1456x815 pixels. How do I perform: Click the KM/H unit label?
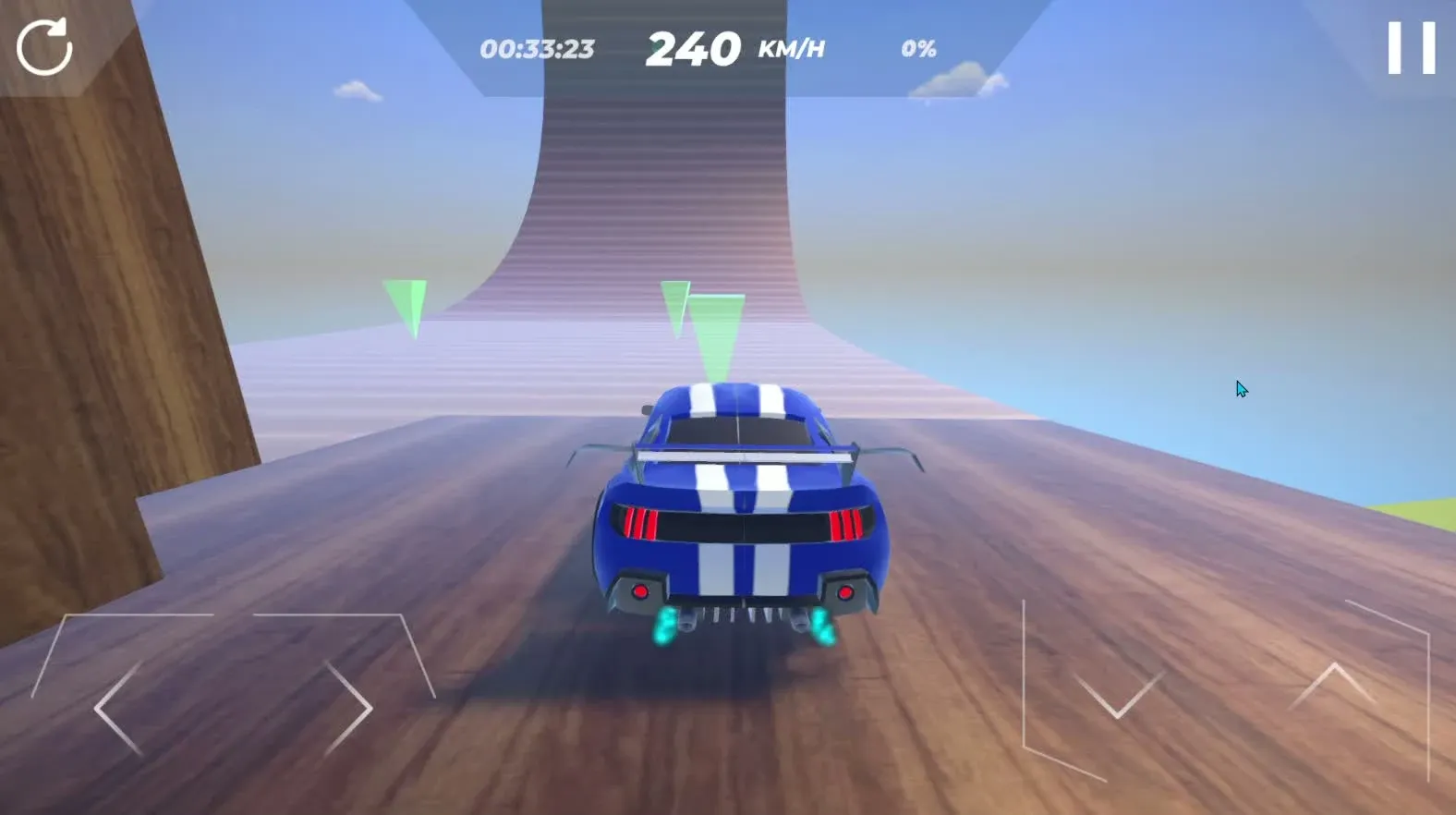tap(790, 51)
